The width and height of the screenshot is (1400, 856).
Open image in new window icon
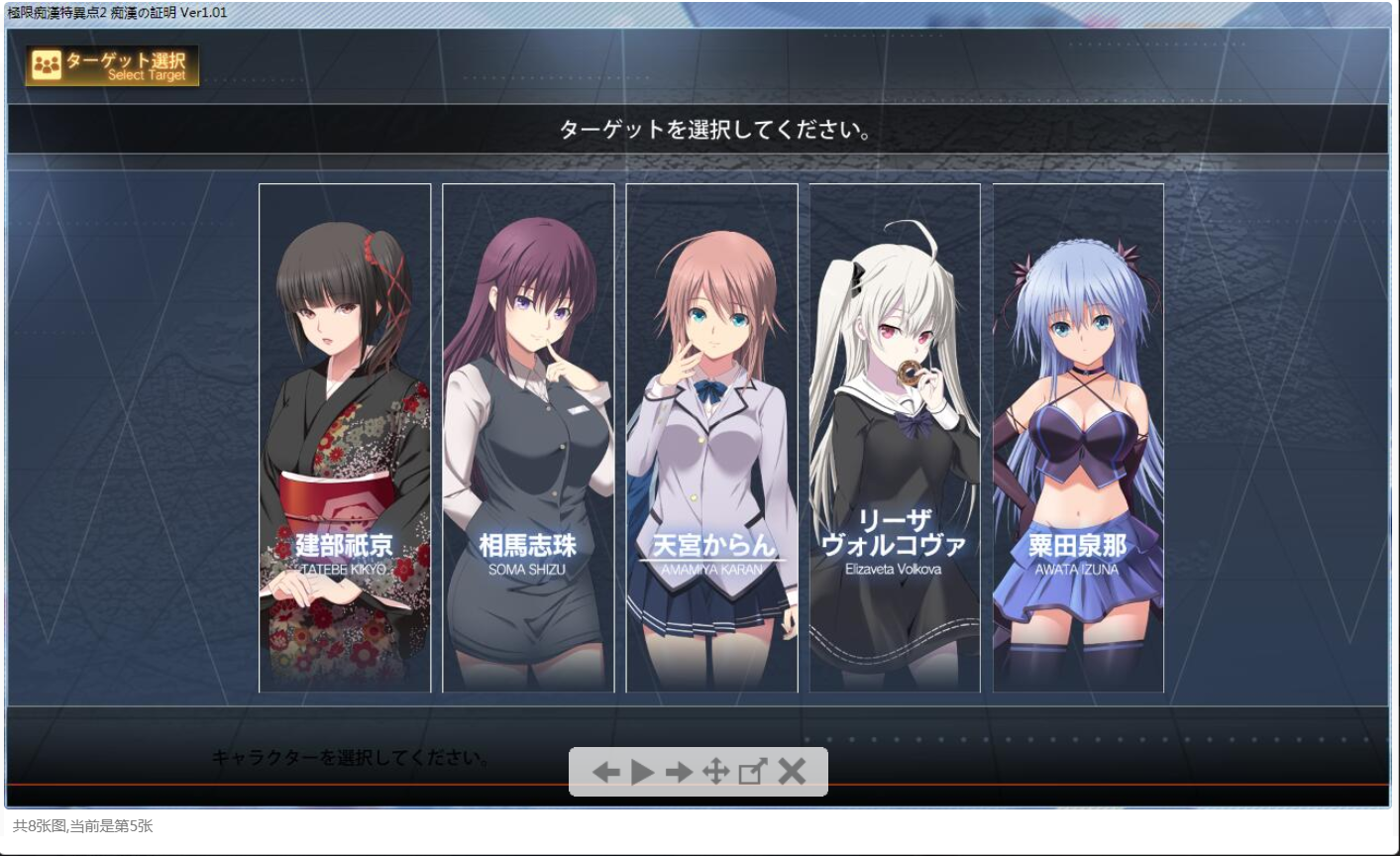753,772
